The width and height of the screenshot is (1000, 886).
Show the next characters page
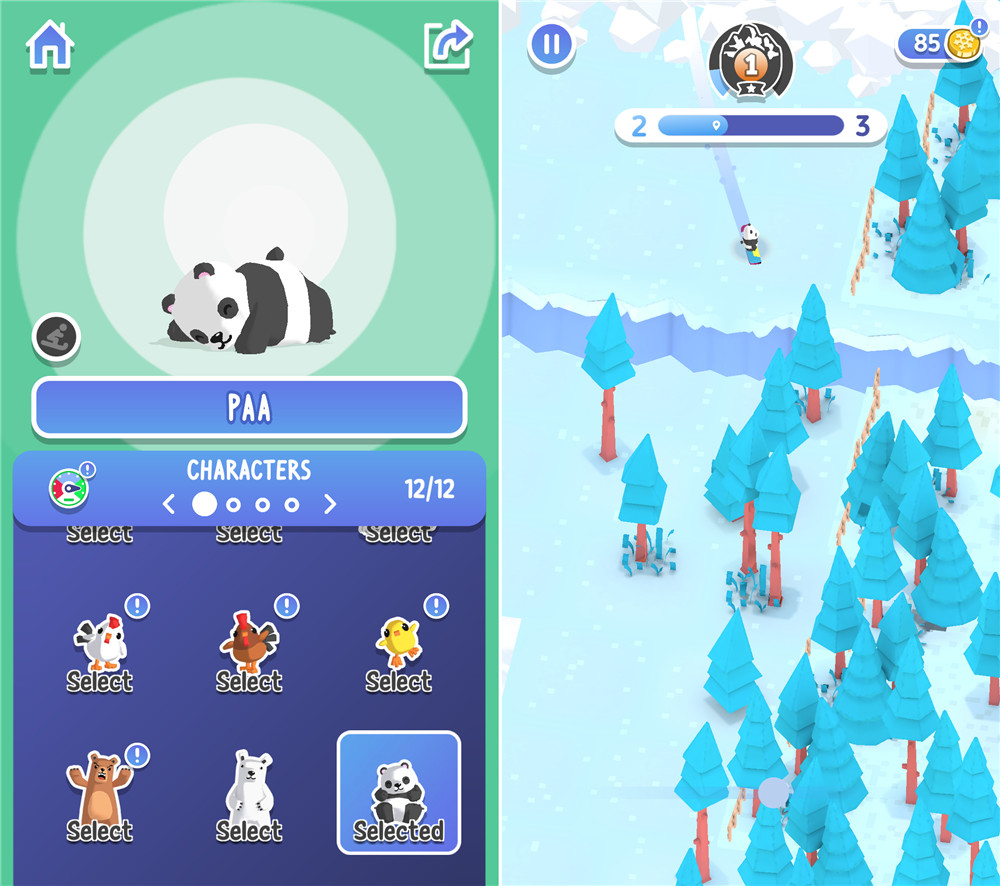[329, 505]
